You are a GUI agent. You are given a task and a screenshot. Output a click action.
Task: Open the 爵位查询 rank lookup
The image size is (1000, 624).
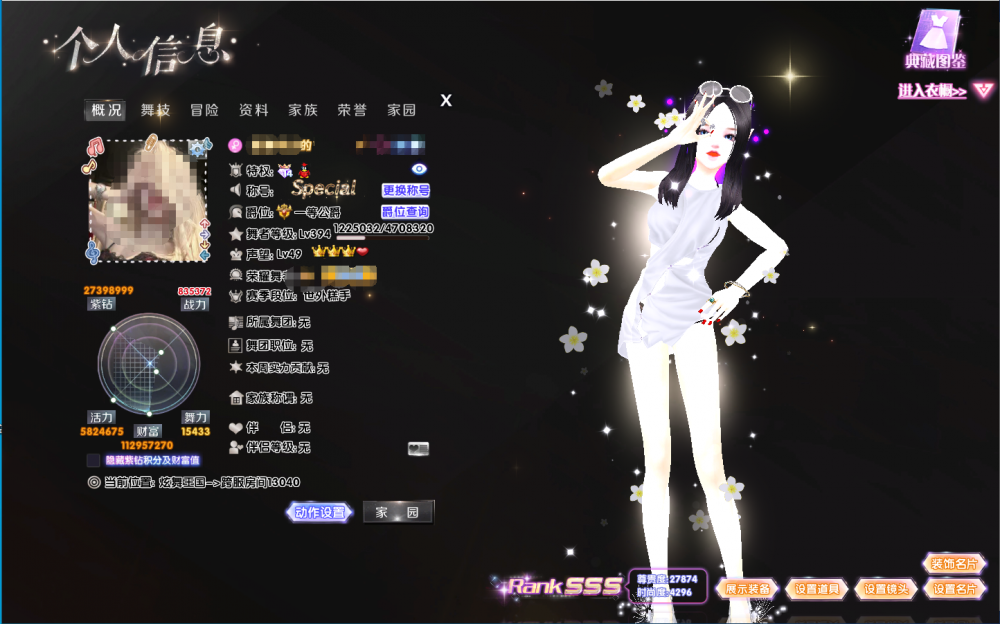coord(406,212)
